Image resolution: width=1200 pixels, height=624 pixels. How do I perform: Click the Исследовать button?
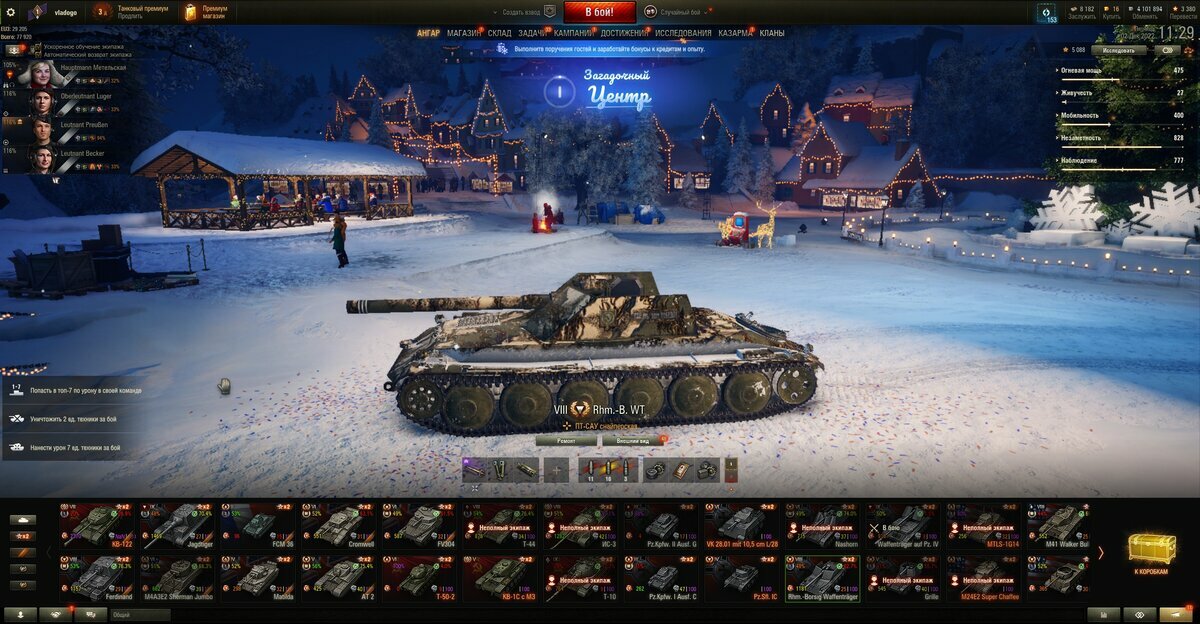click(x=1118, y=49)
